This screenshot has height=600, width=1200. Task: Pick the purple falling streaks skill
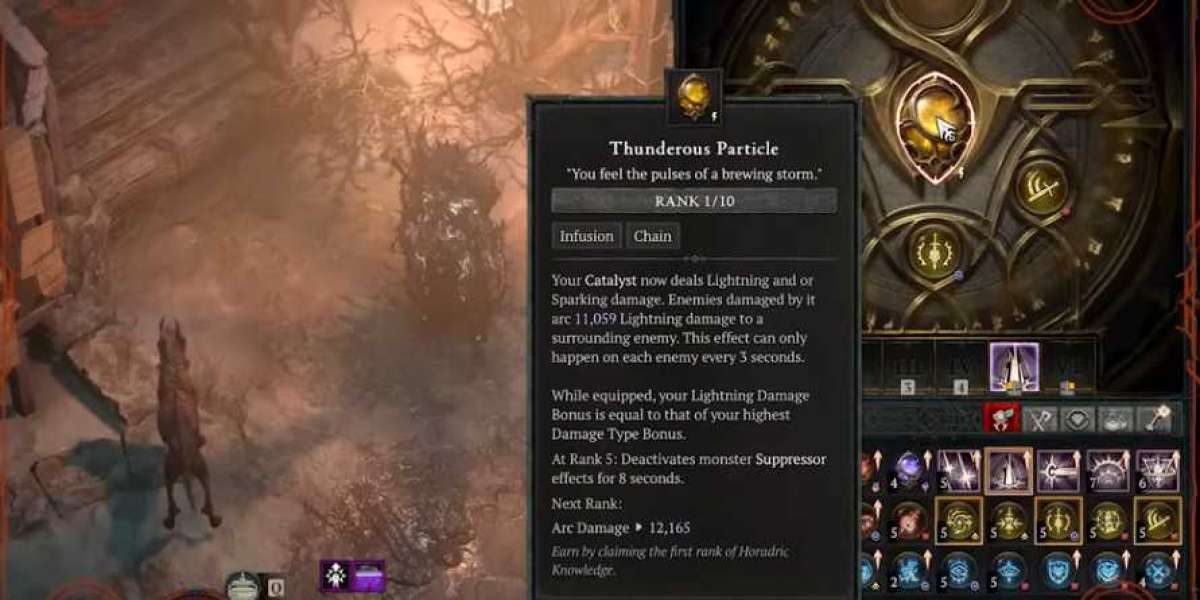(957, 469)
